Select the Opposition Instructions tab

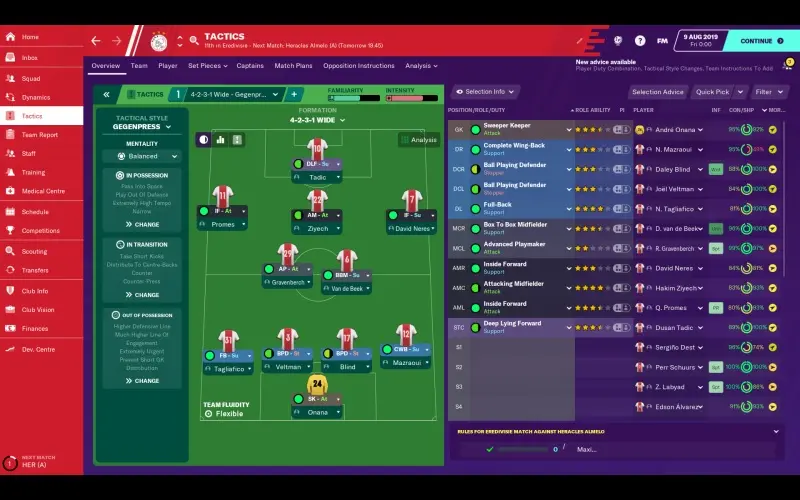click(359, 66)
